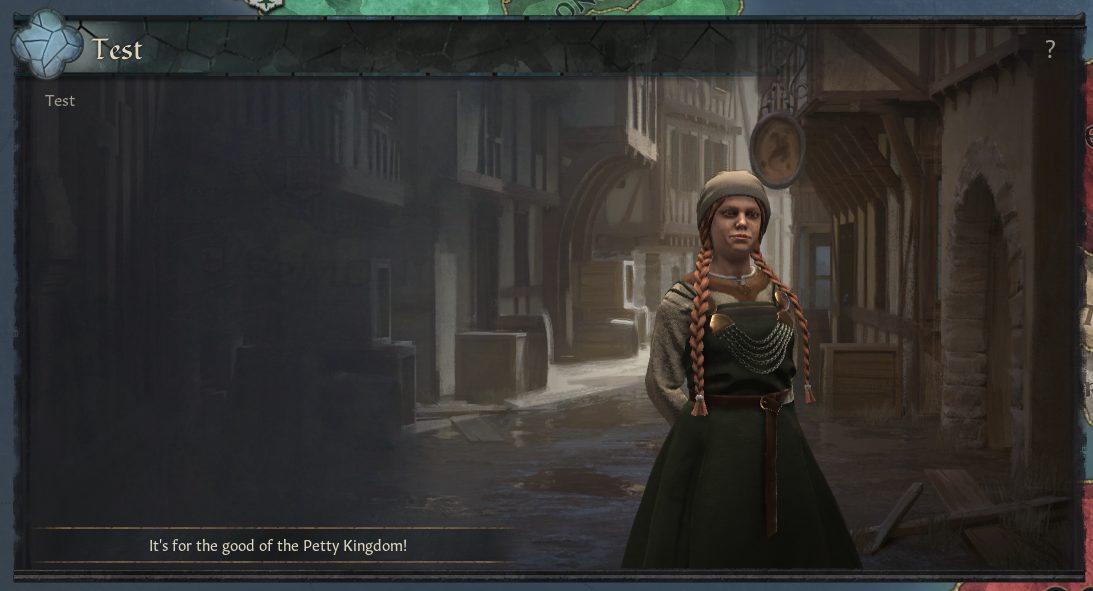Open the question mark help icon
1093x591 pixels.
[x=1049, y=50]
